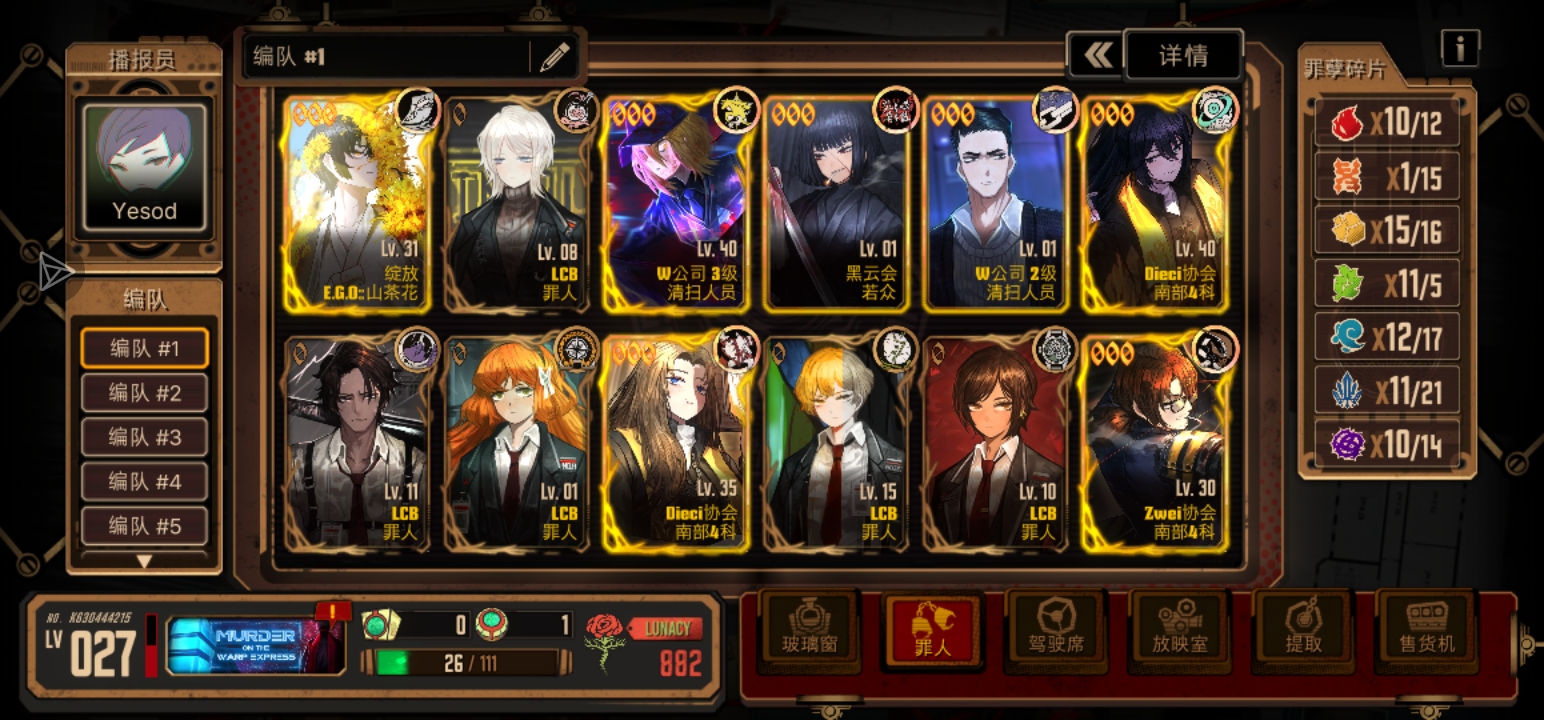Open the 详情 details panel
This screenshot has width=1544, height=720.
click(x=1183, y=56)
